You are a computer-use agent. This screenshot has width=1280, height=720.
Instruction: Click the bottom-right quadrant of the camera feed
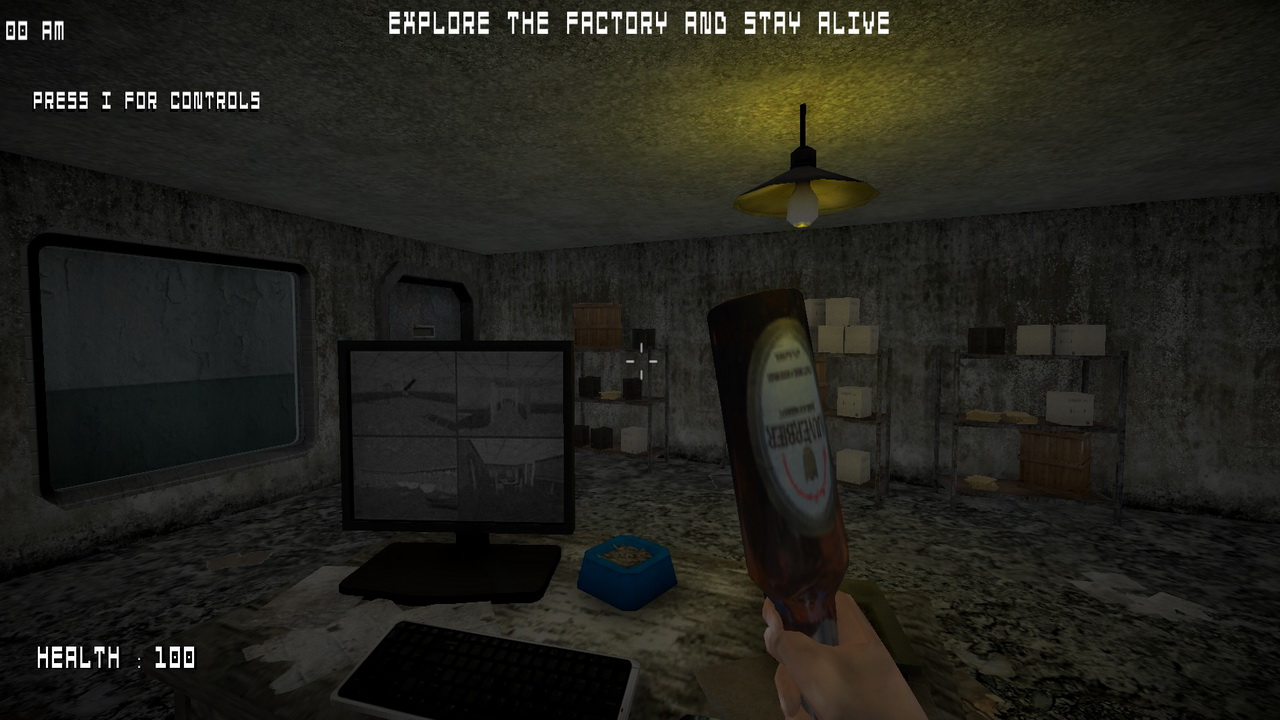[510, 480]
